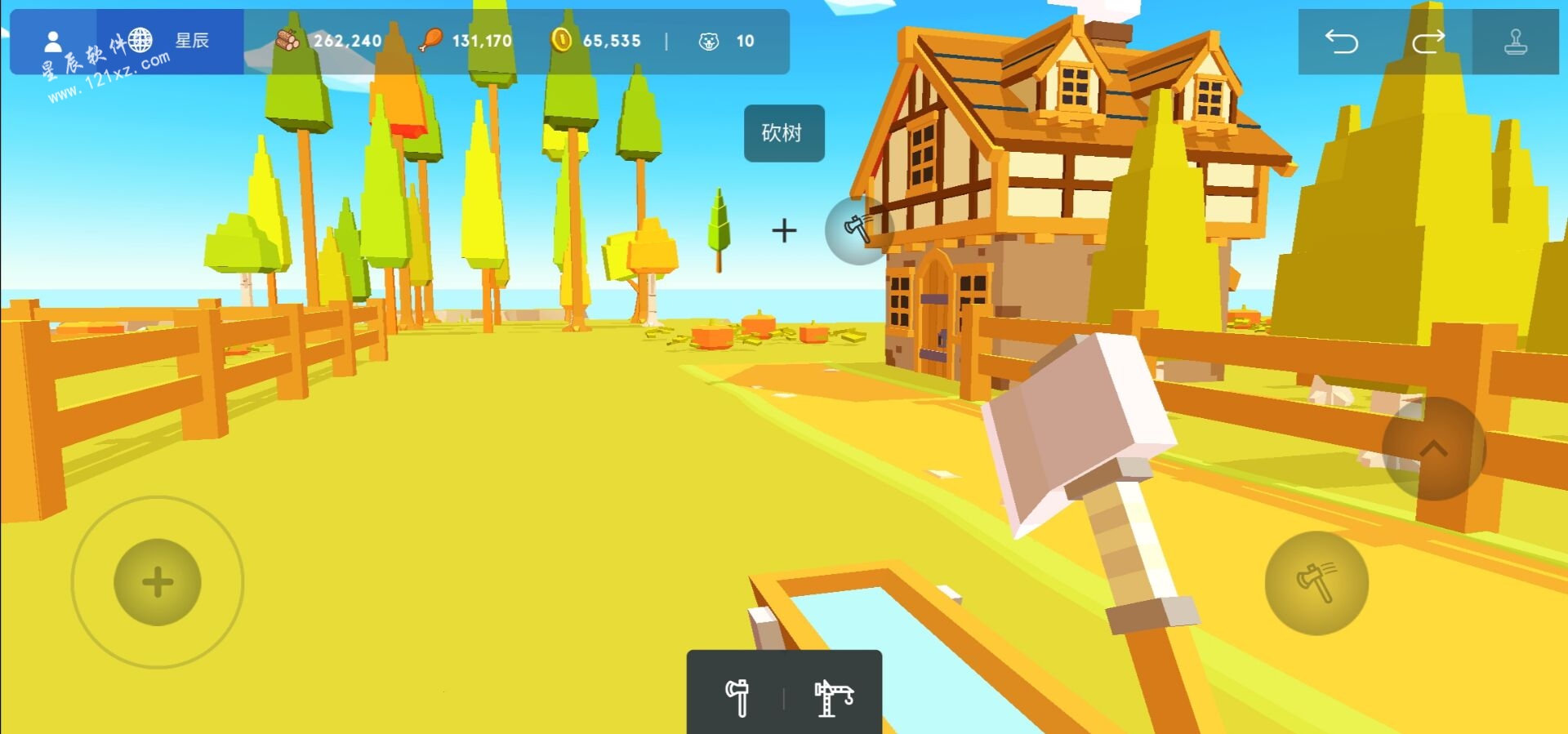Open the player profile icon
This screenshot has width=1568, height=734.
[x=53, y=41]
